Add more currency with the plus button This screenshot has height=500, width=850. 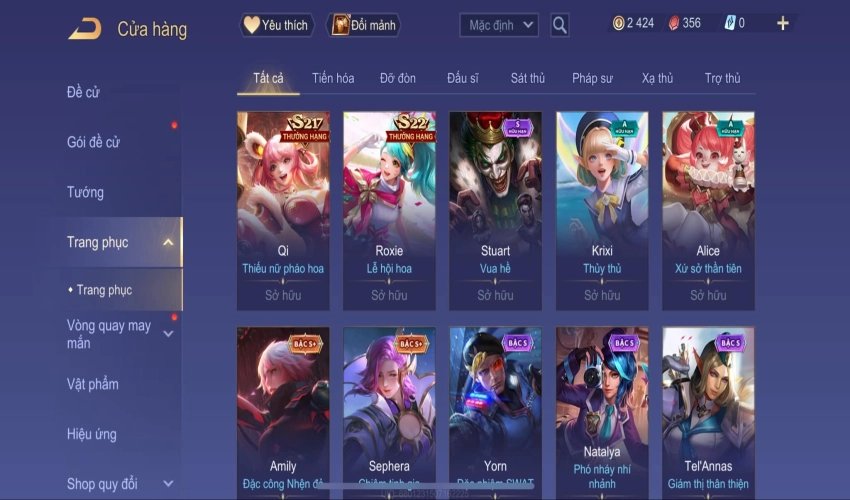782,23
